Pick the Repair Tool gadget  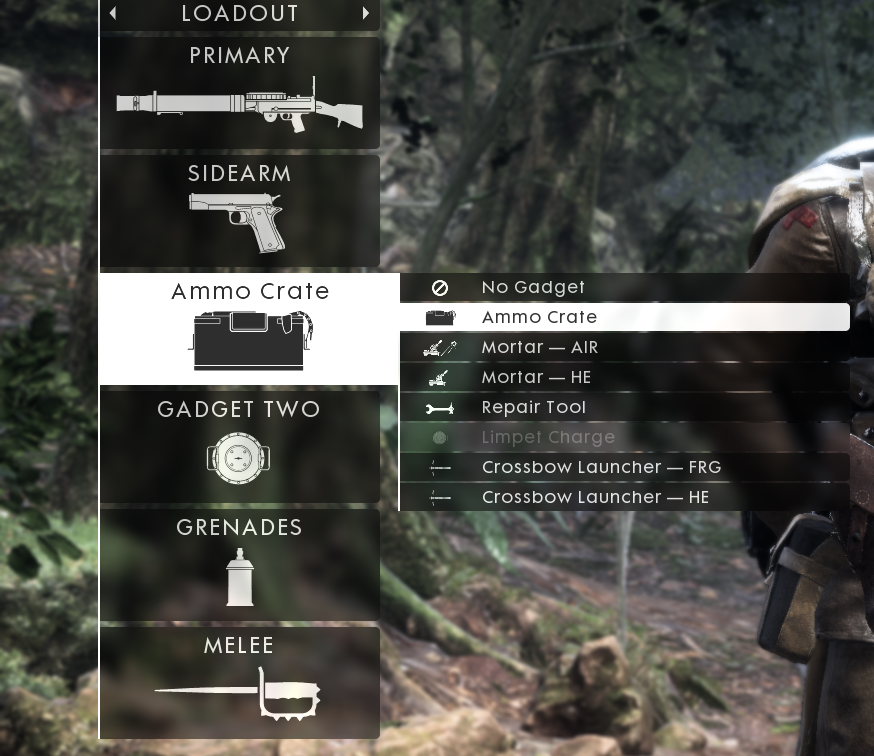(624, 407)
